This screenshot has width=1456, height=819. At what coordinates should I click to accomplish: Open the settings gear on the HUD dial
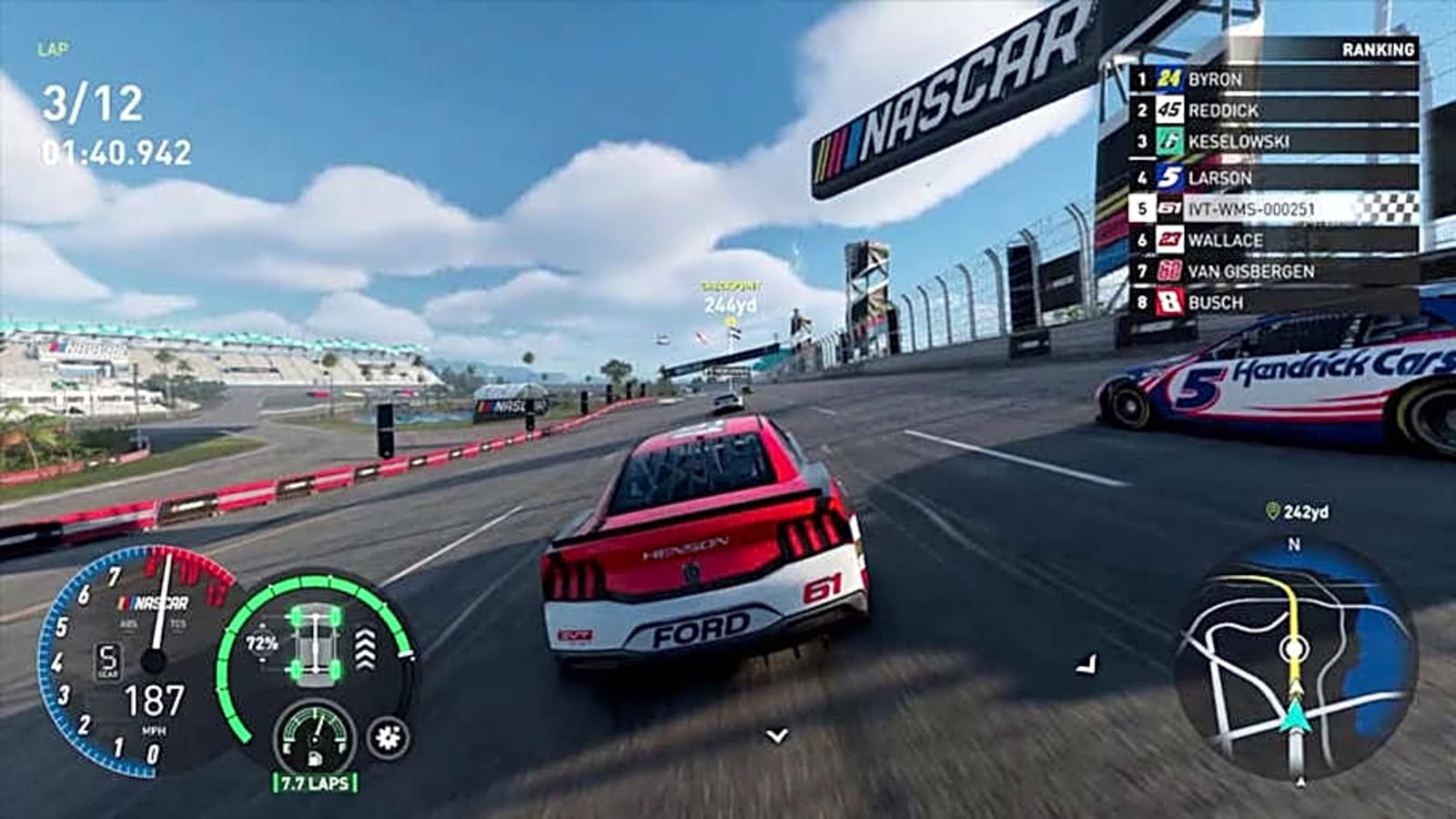coord(386,736)
